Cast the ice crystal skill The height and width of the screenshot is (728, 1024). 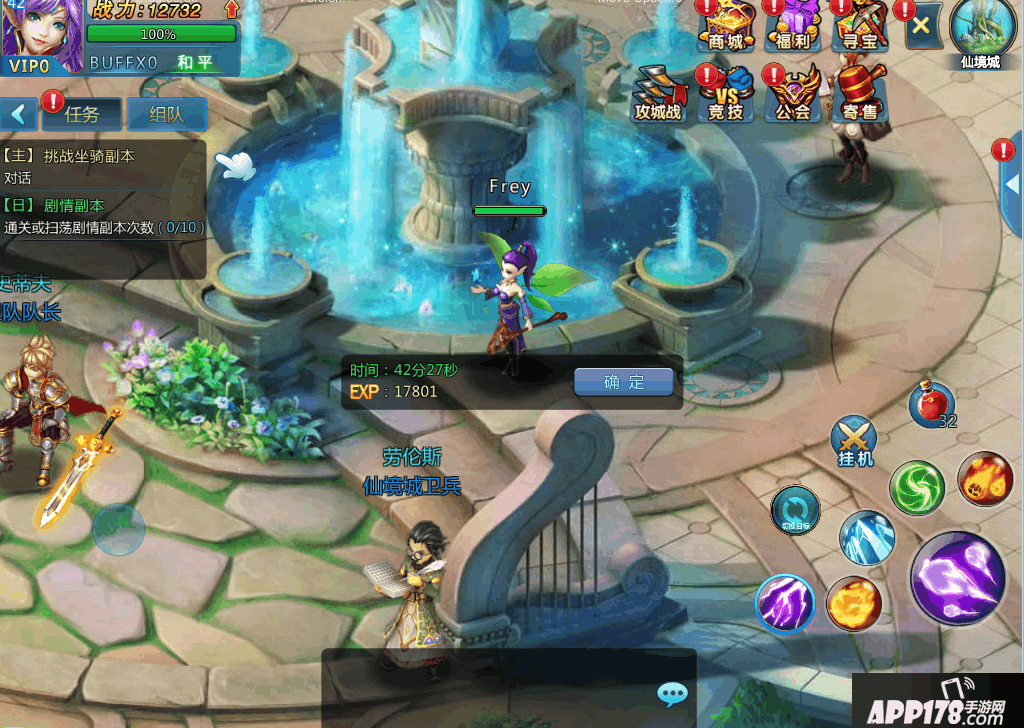[x=866, y=537]
